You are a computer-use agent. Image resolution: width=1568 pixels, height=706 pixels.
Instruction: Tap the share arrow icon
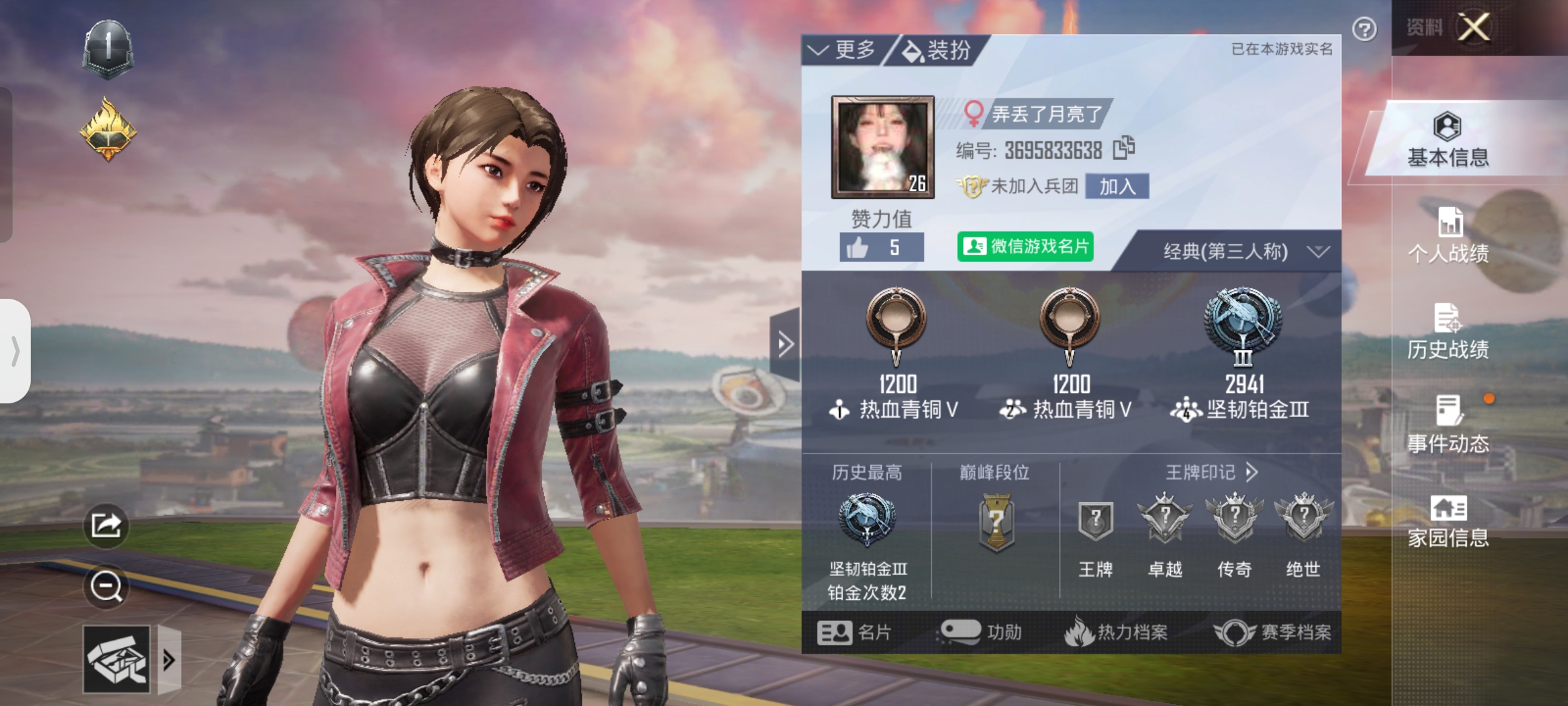point(106,525)
